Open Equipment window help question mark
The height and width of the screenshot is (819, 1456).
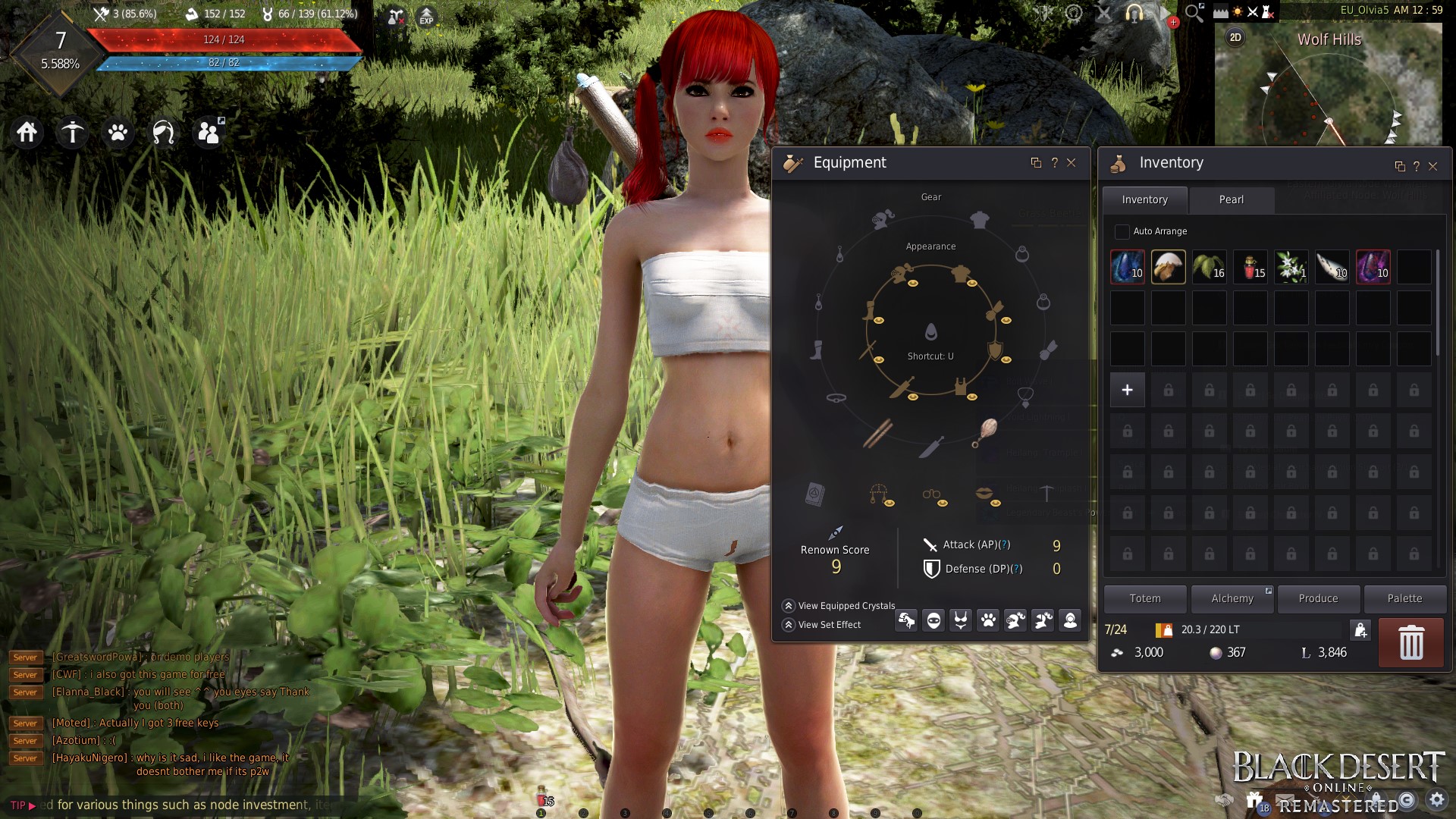click(1054, 162)
